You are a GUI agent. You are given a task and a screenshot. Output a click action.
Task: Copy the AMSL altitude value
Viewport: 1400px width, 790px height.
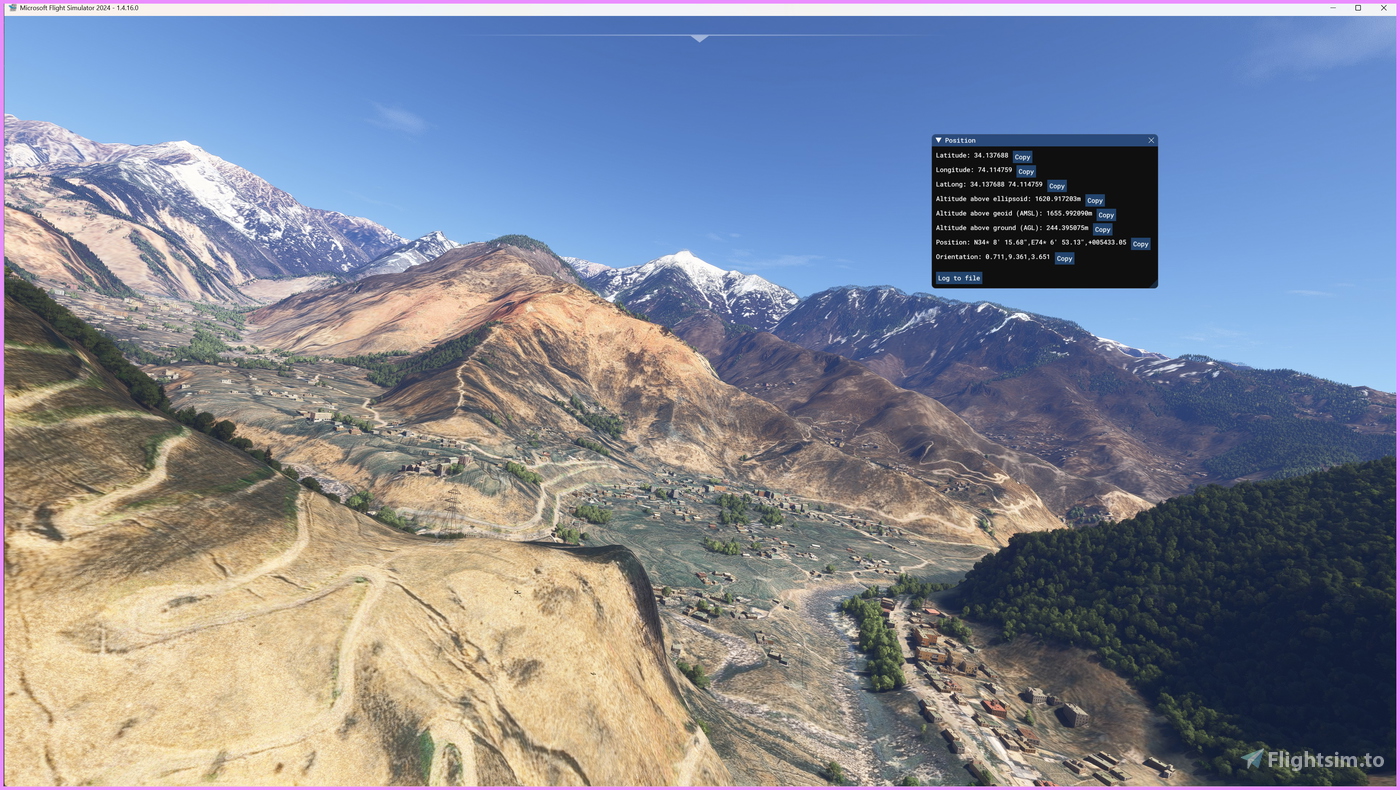[x=1104, y=213]
